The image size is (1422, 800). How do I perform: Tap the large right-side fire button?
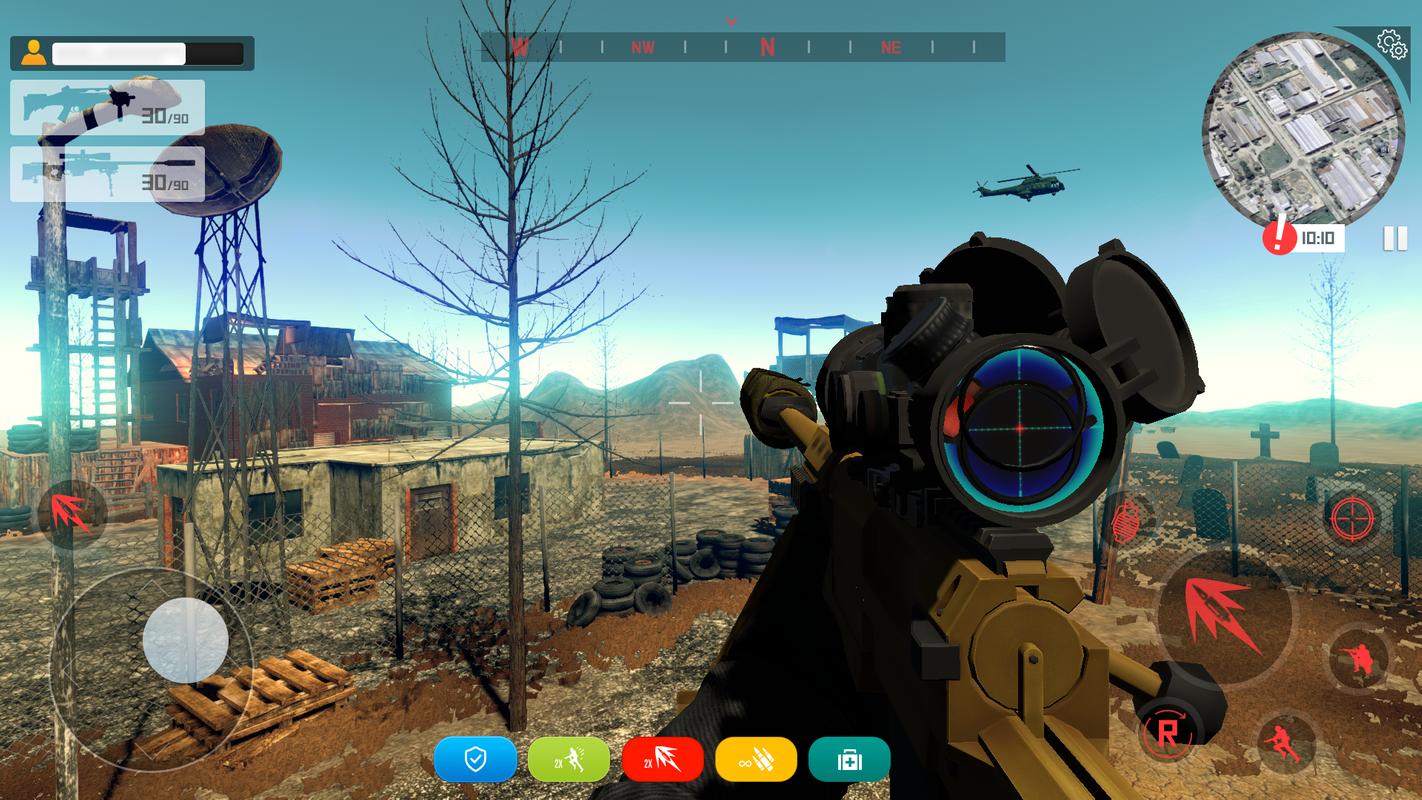1223,613
